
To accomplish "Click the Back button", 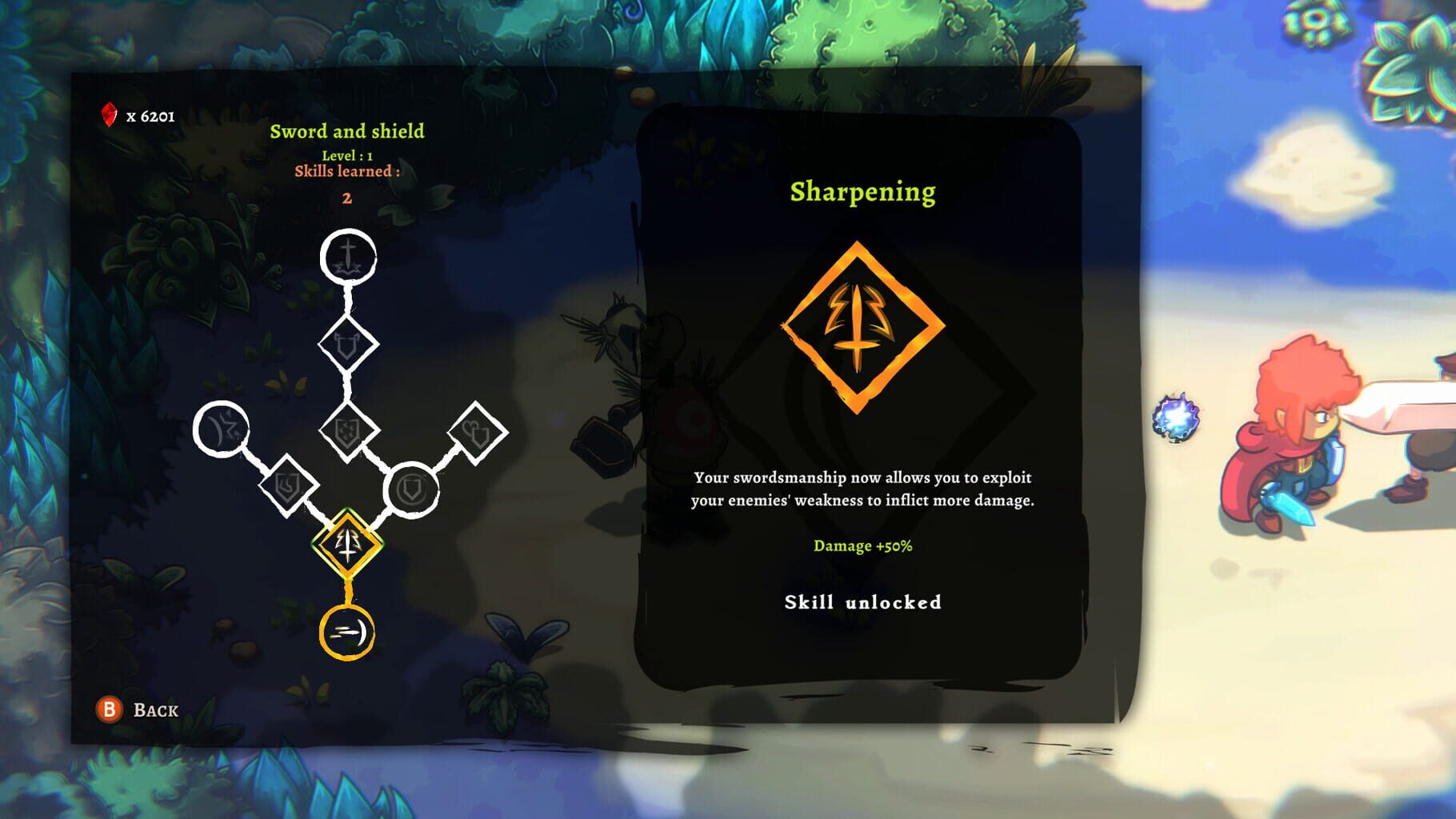I will [140, 709].
